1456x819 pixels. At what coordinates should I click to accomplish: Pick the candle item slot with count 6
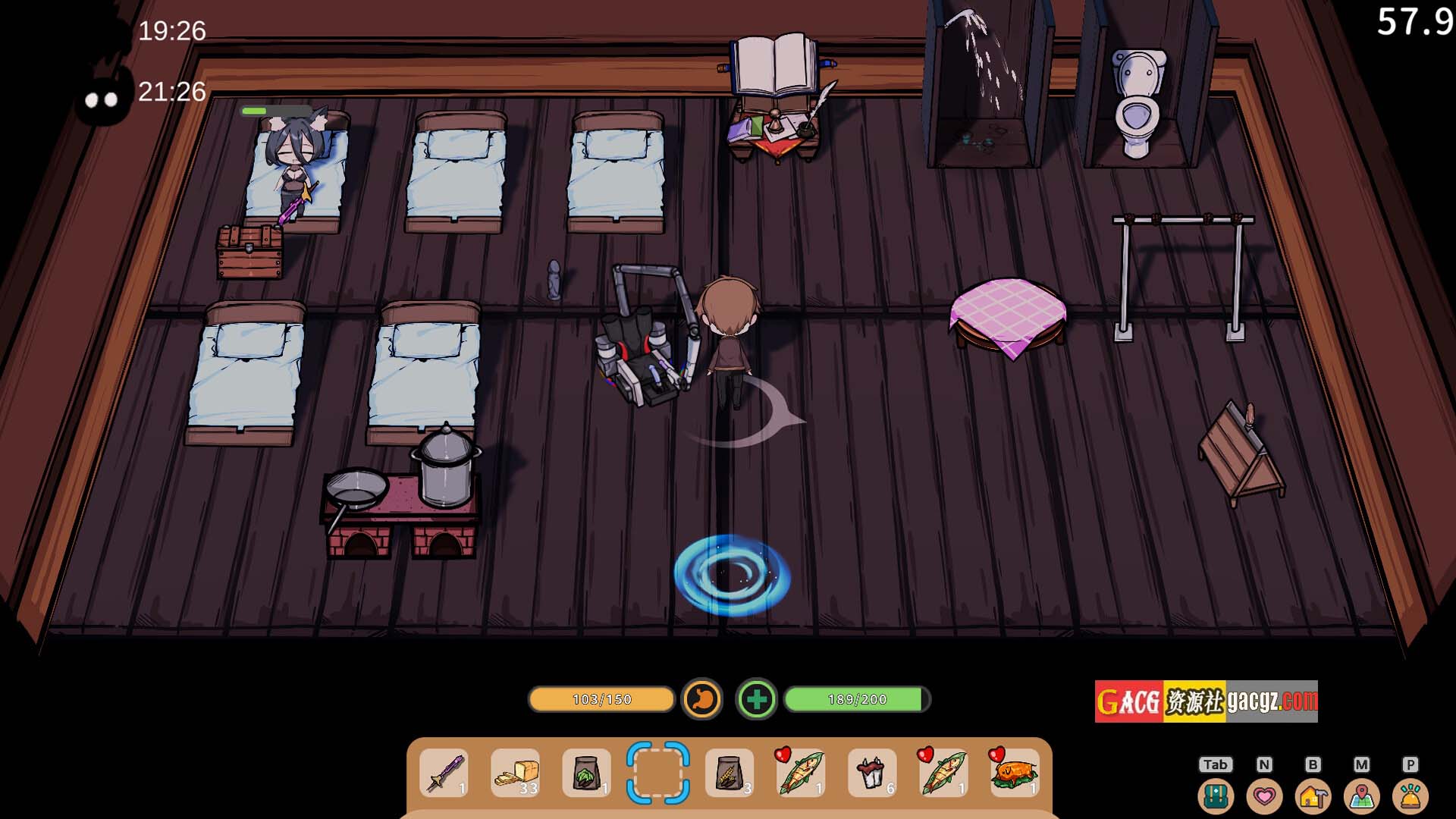tap(872, 773)
